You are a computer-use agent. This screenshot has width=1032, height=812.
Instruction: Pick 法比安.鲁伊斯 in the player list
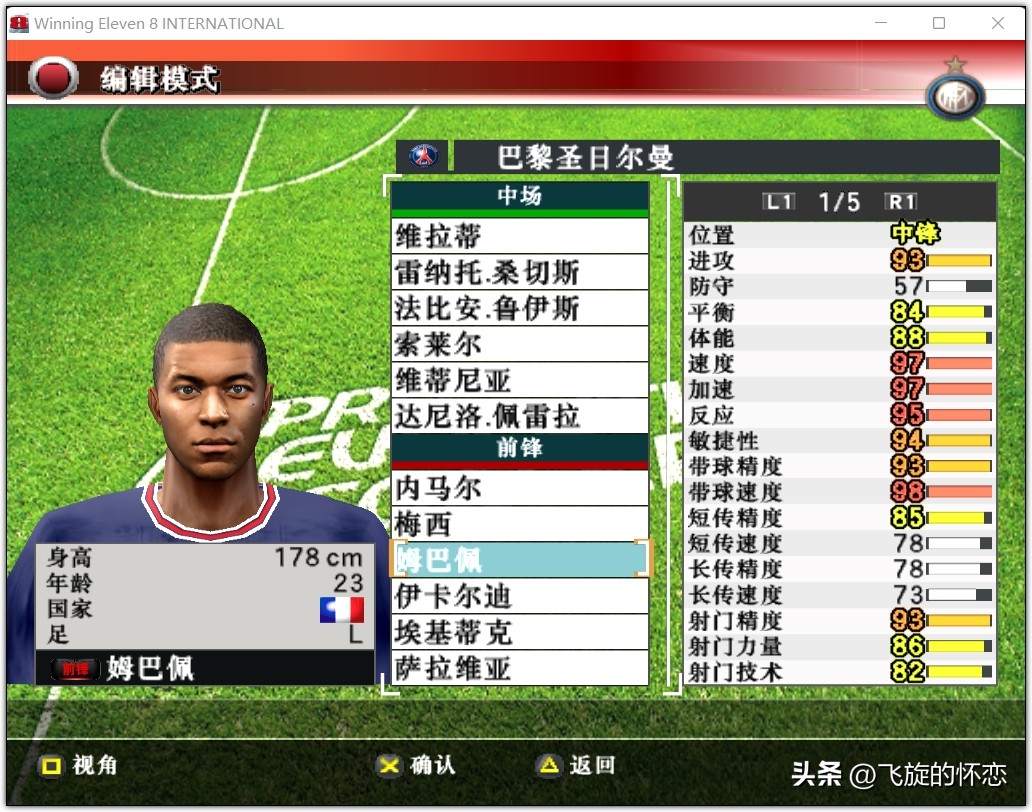[519, 308]
